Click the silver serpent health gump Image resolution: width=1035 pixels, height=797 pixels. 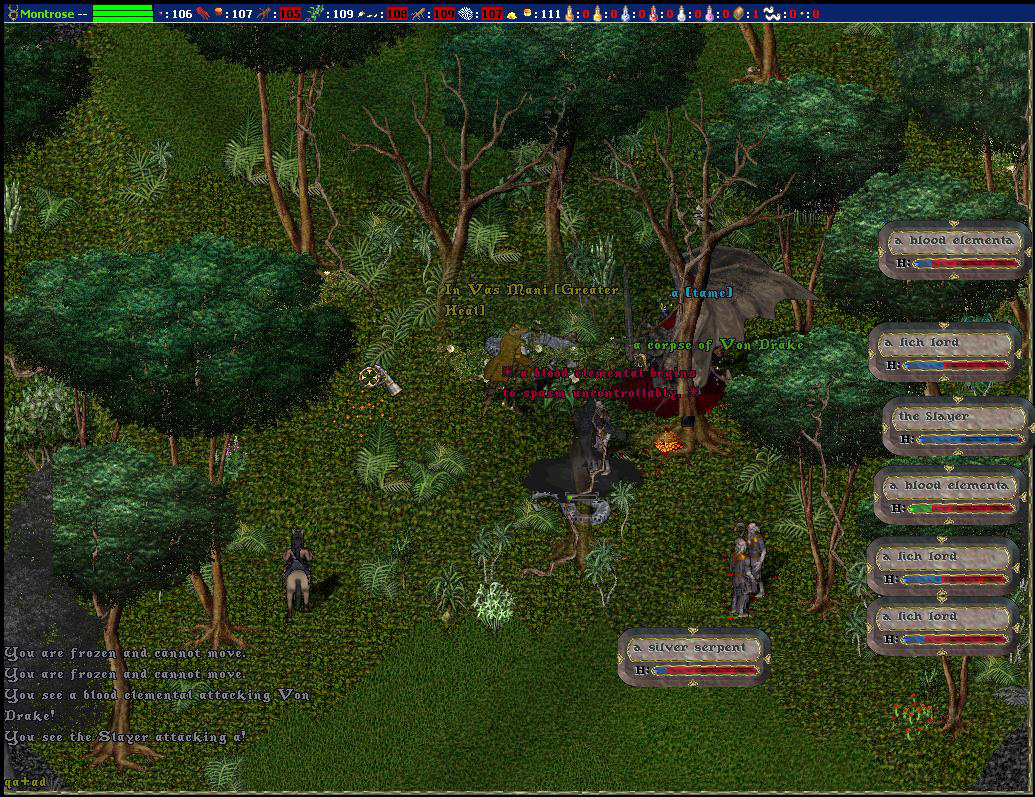pos(694,657)
